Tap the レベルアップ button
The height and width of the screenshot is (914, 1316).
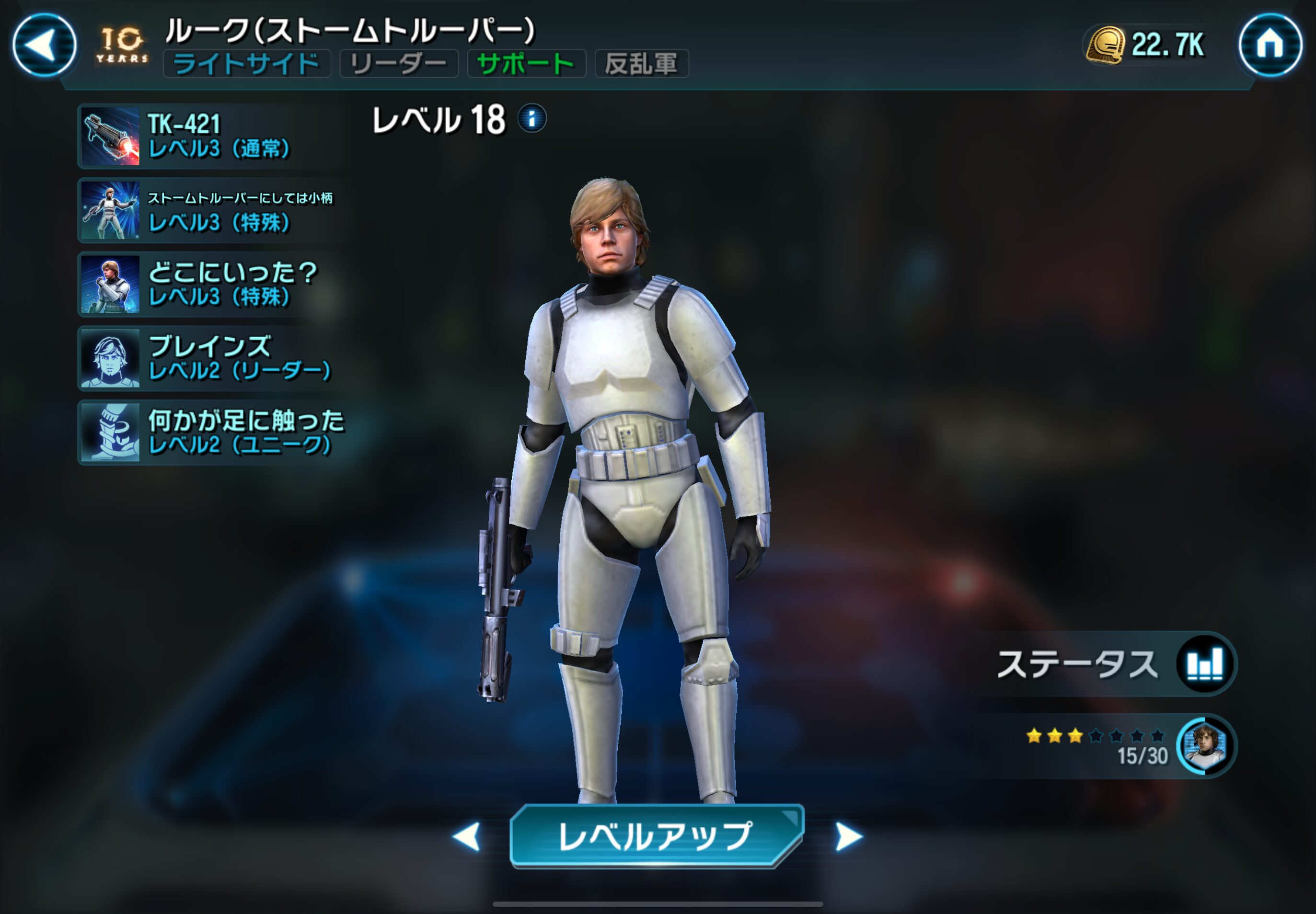(x=657, y=836)
